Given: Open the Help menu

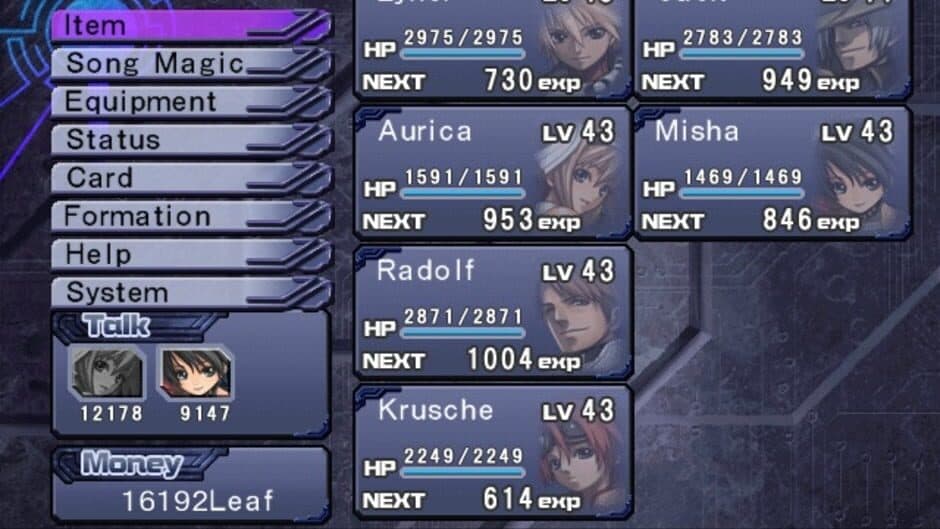Looking at the screenshot, I should point(190,254).
